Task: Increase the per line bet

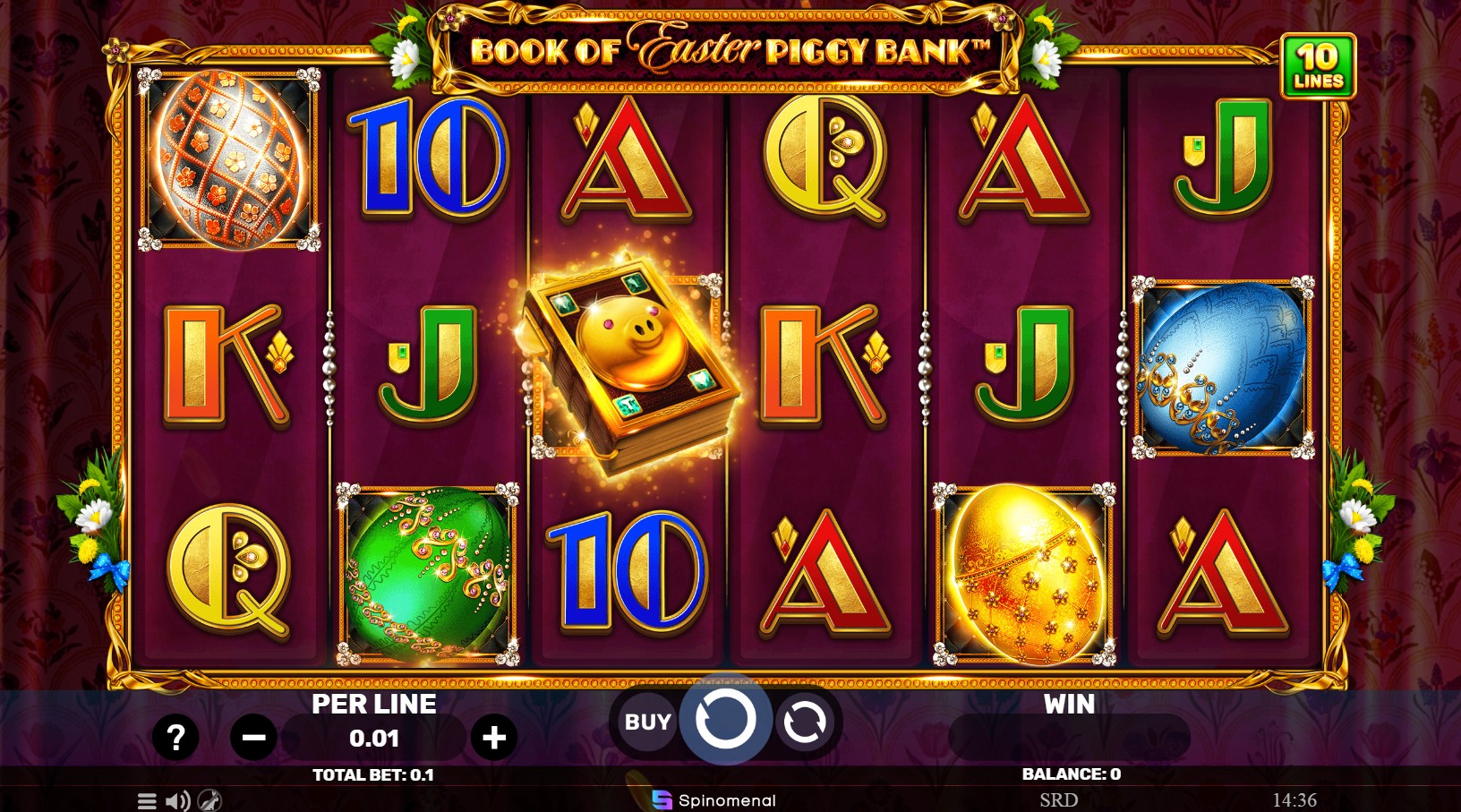Action: [494, 738]
